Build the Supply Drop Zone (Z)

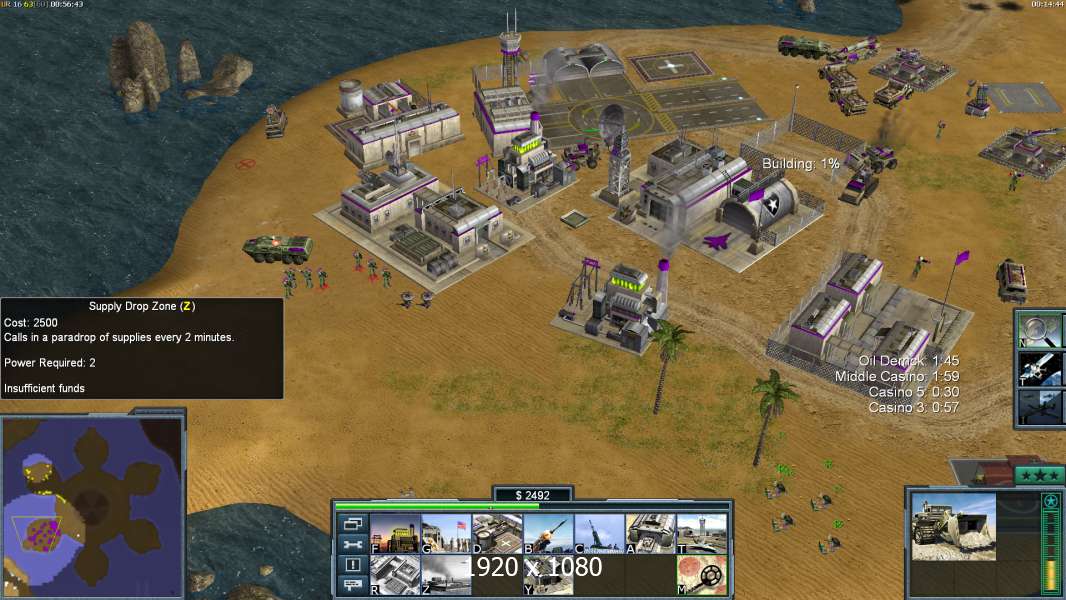(445, 574)
